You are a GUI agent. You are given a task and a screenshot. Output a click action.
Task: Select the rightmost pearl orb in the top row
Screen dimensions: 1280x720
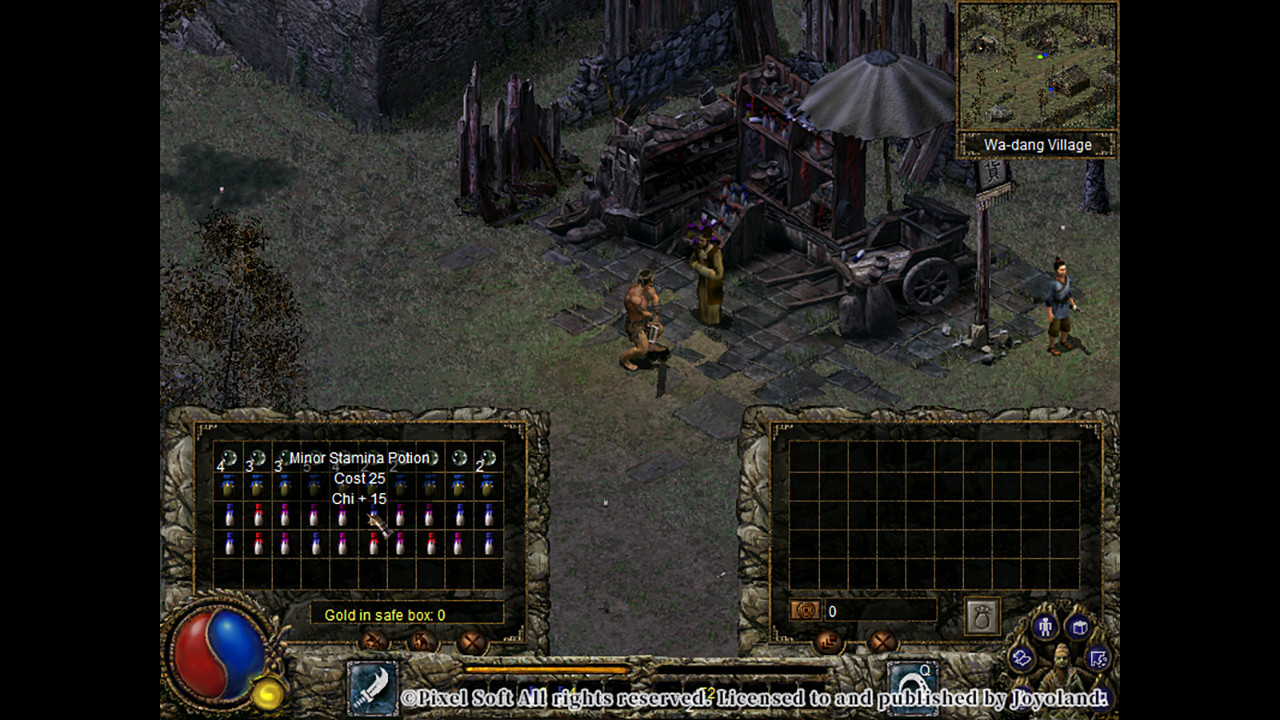[x=487, y=459]
